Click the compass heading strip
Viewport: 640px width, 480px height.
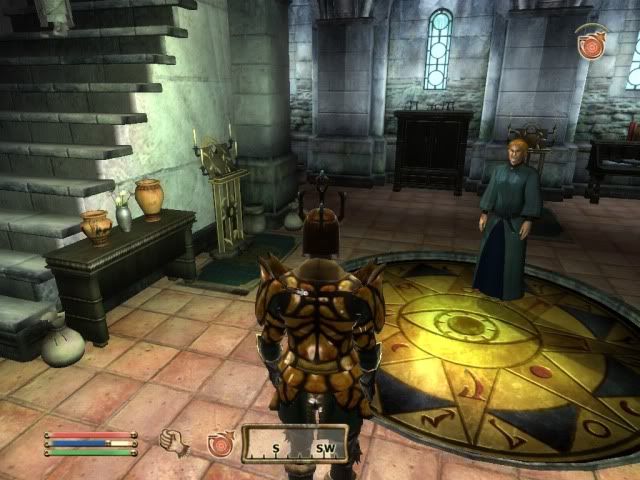(296, 444)
